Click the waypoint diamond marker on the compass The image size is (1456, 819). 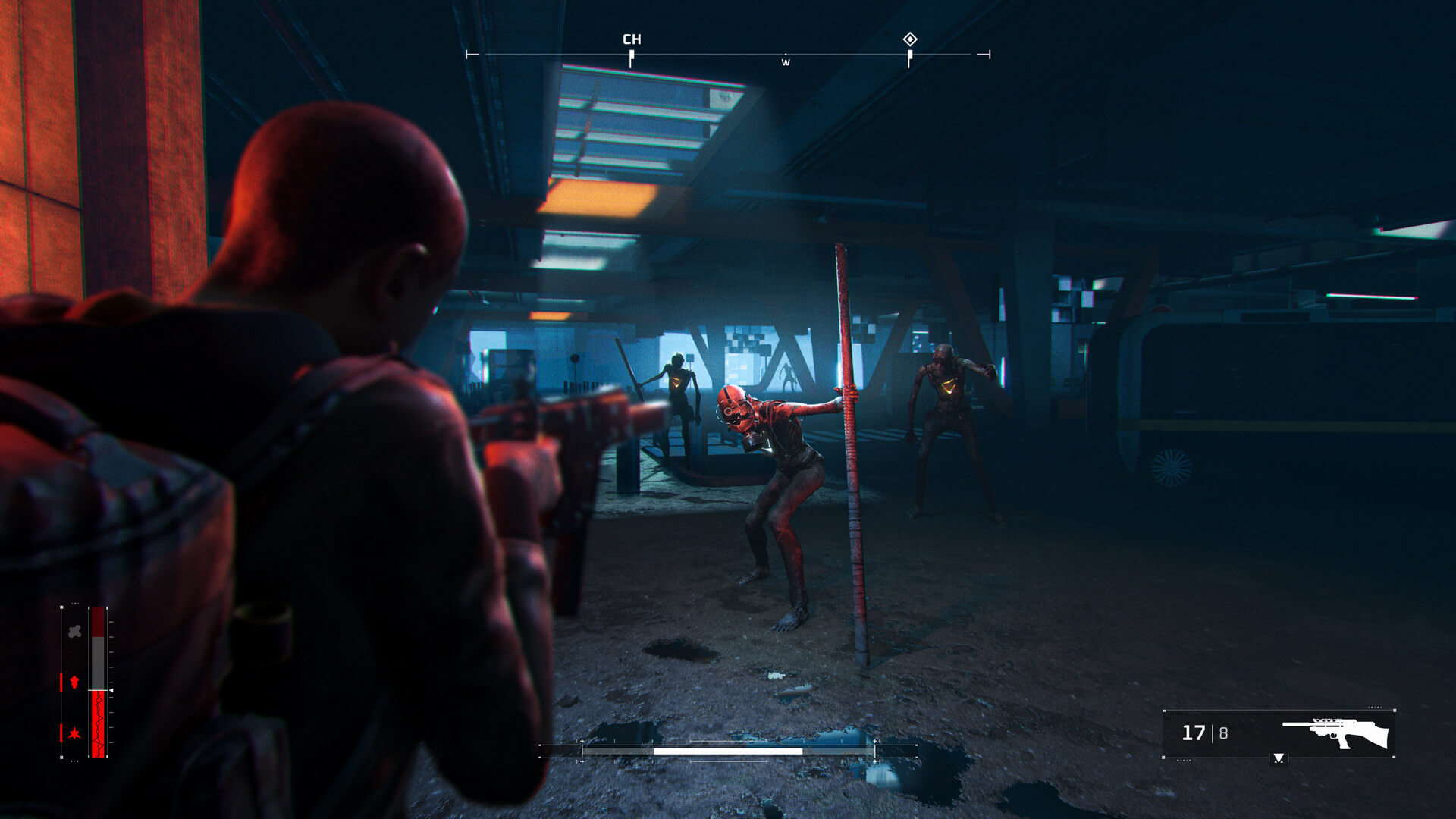click(x=910, y=39)
